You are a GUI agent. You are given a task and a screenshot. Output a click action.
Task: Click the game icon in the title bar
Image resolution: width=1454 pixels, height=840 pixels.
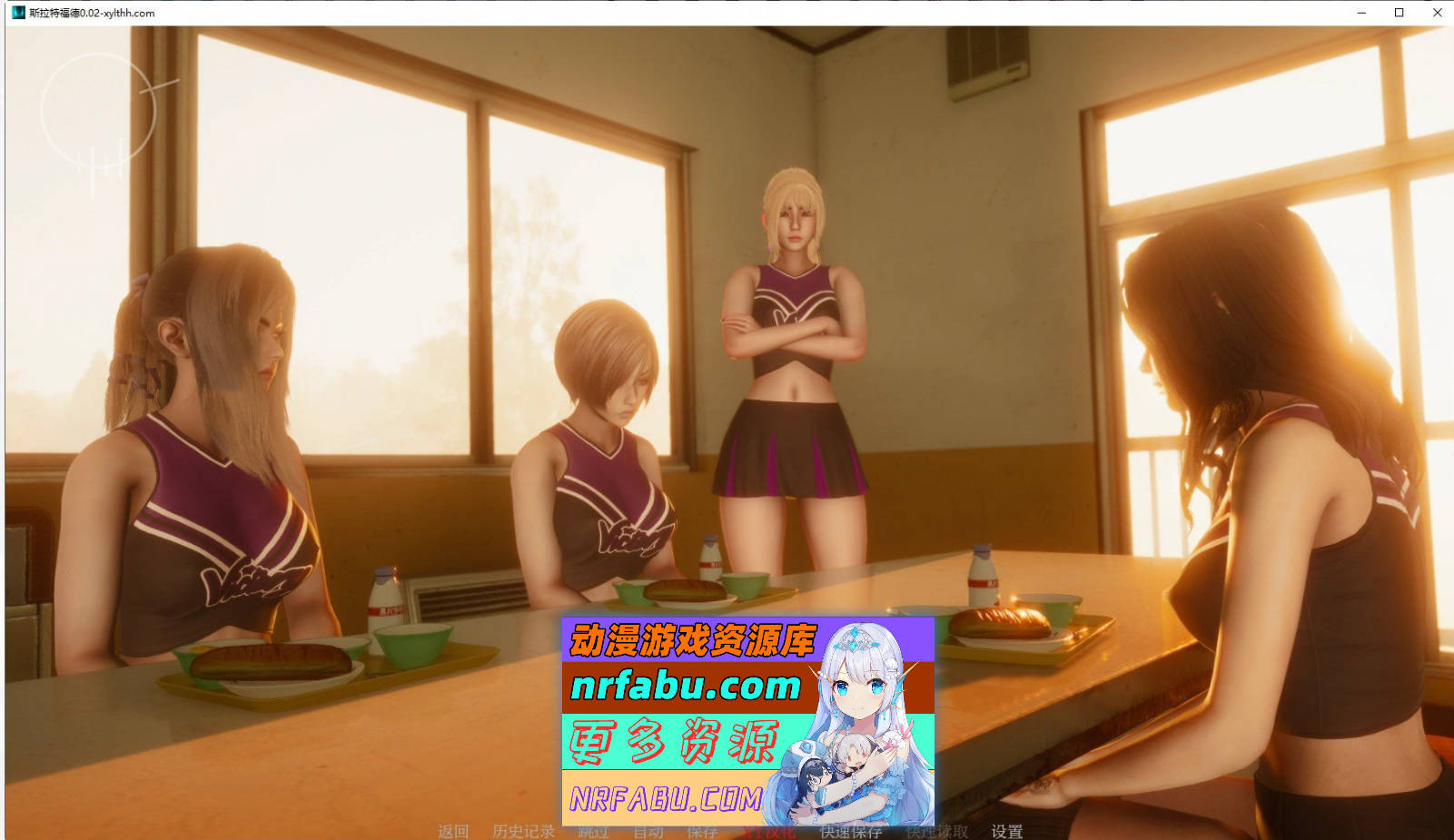(x=20, y=13)
